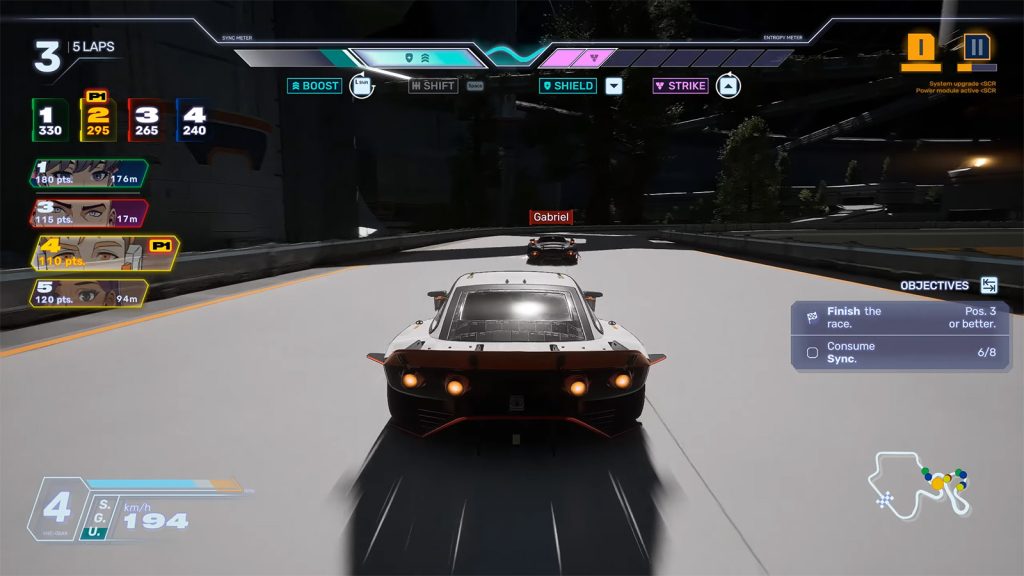
Task: Use the Strike ability
Action: (x=681, y=86)
